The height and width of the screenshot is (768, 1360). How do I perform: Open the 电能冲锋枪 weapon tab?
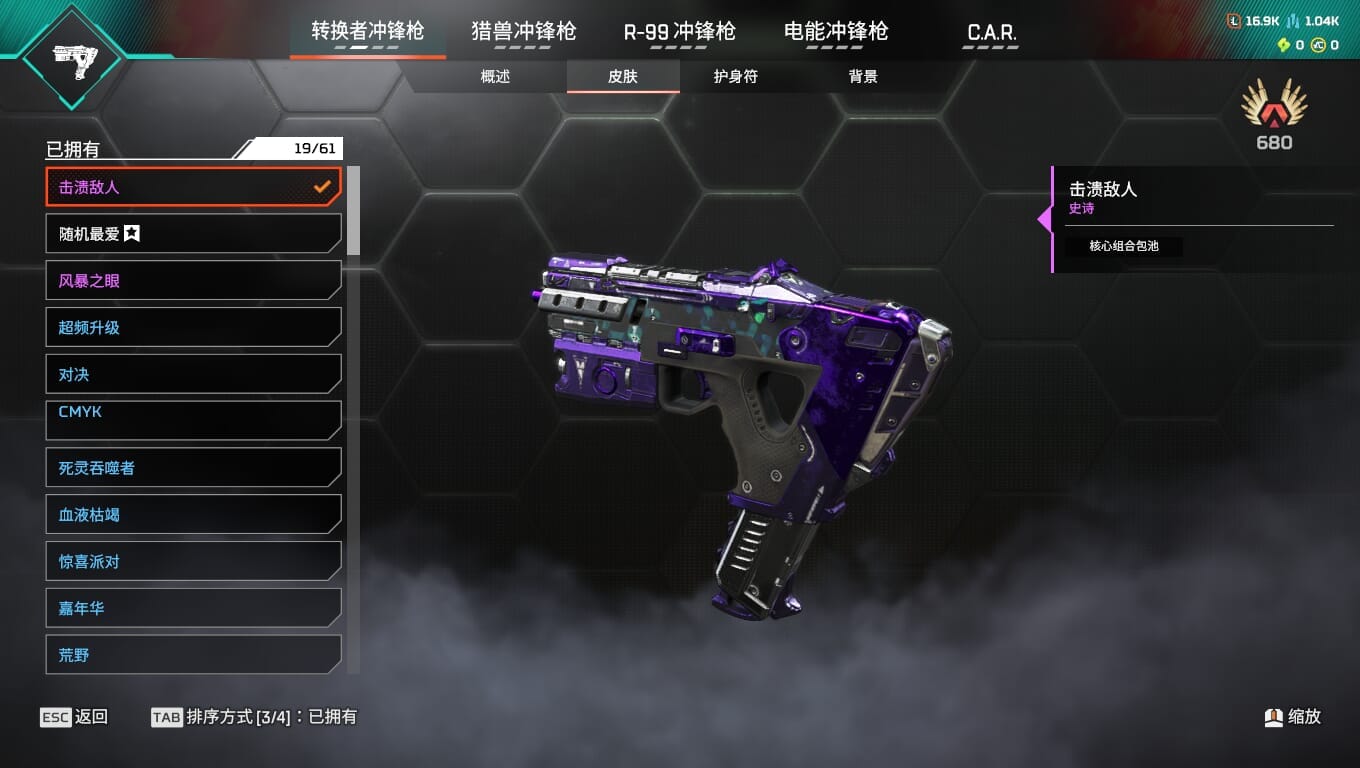click(x=836, y=32)
